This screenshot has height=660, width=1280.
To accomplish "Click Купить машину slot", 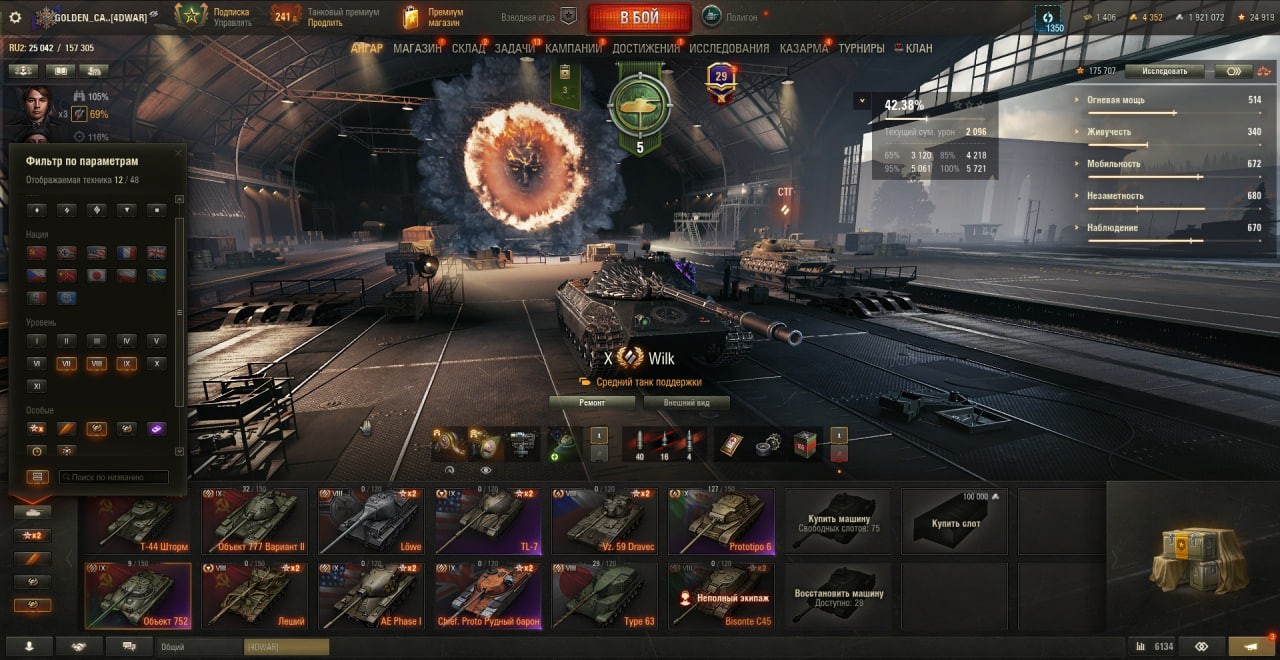I will pos(838,520).
